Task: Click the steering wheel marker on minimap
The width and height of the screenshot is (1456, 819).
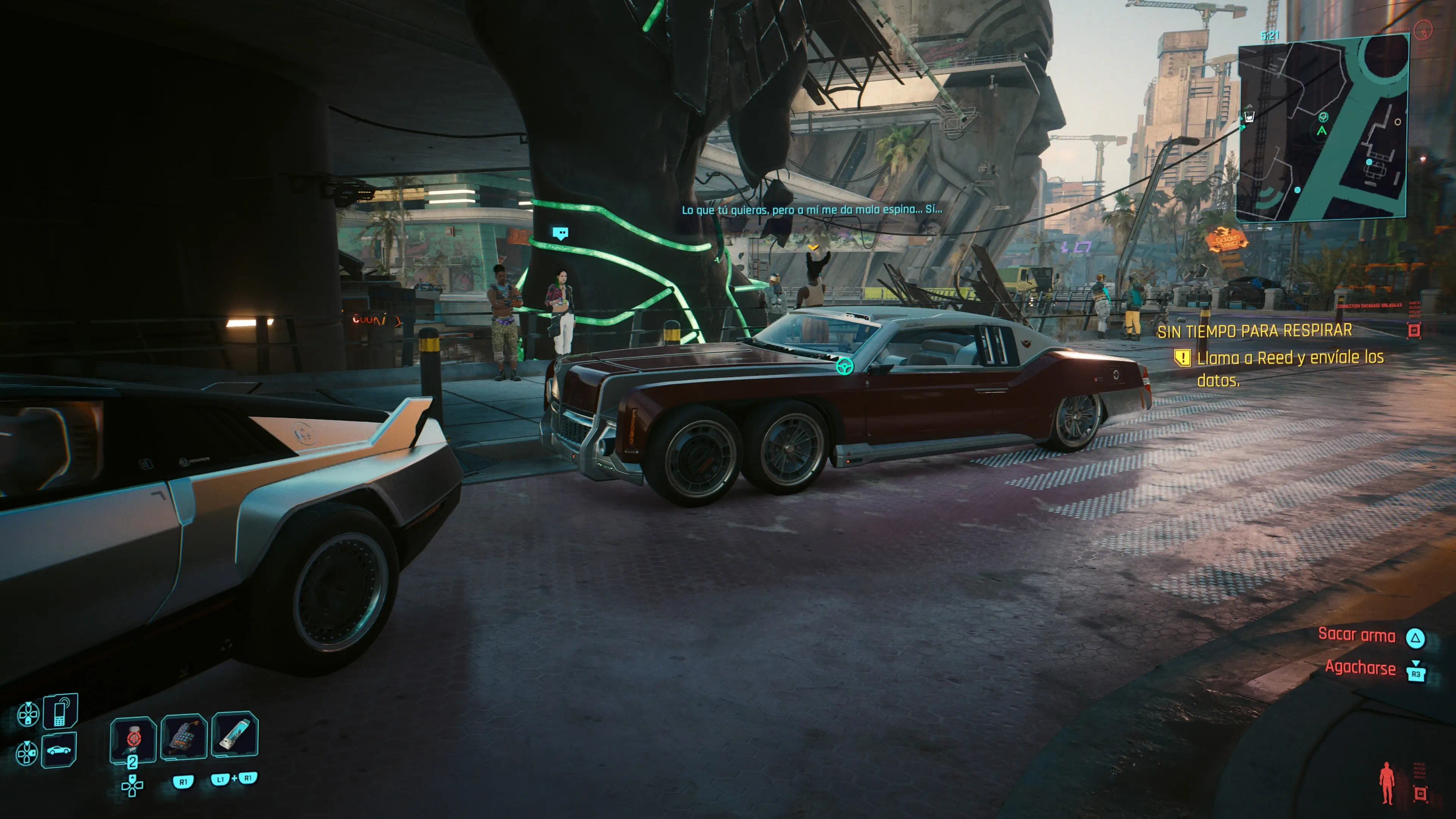Action: [1323, 117]
